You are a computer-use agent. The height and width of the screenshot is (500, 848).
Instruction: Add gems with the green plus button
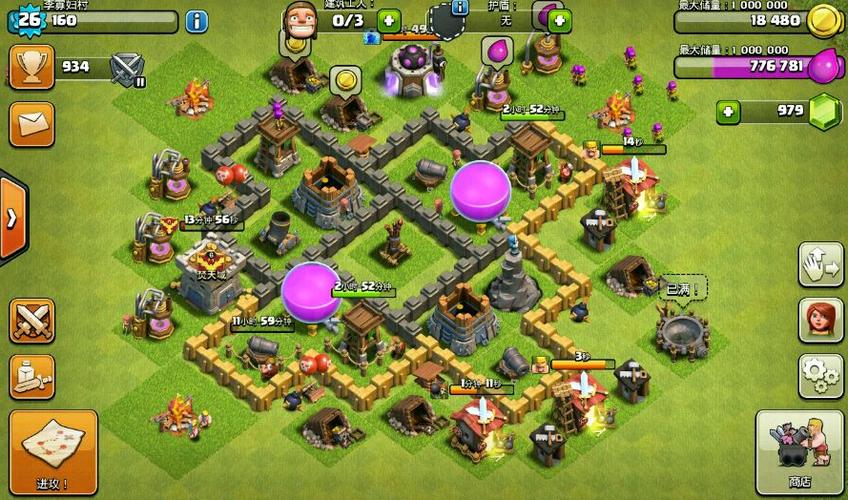pos(729,111)
